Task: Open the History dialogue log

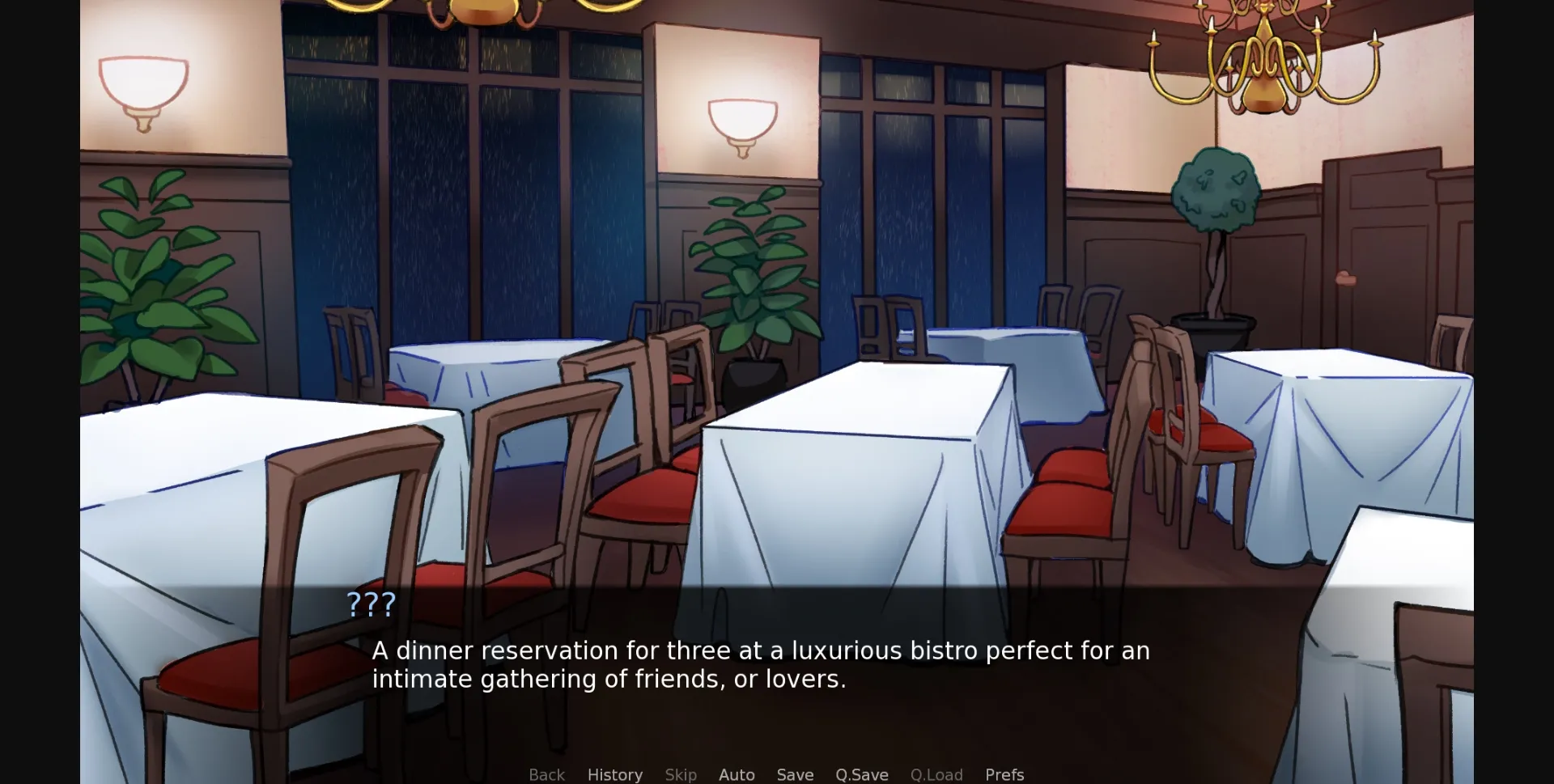Action: tap(615, 774)
